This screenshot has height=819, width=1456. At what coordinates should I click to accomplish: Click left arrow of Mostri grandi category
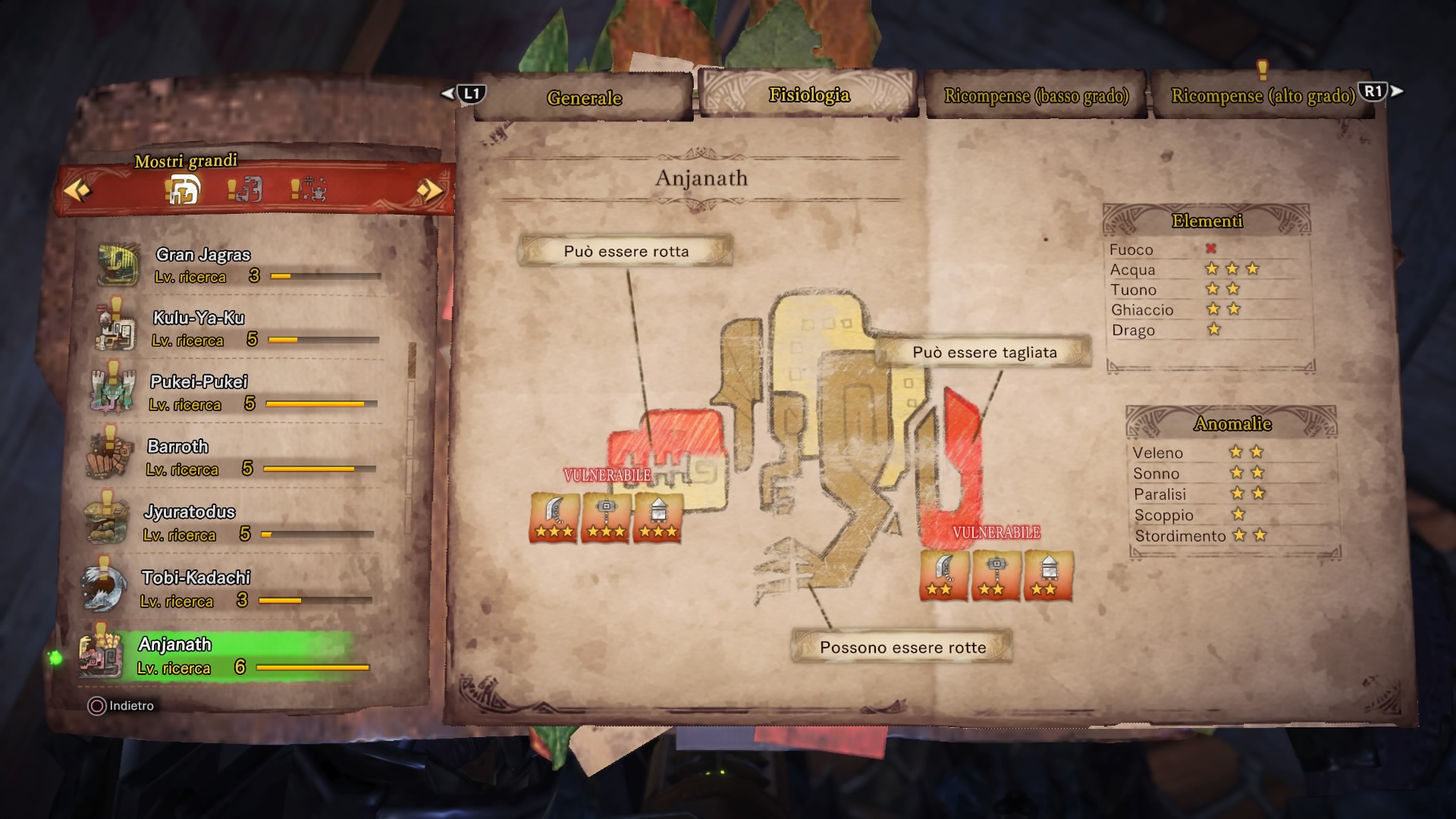coord(77,190)
